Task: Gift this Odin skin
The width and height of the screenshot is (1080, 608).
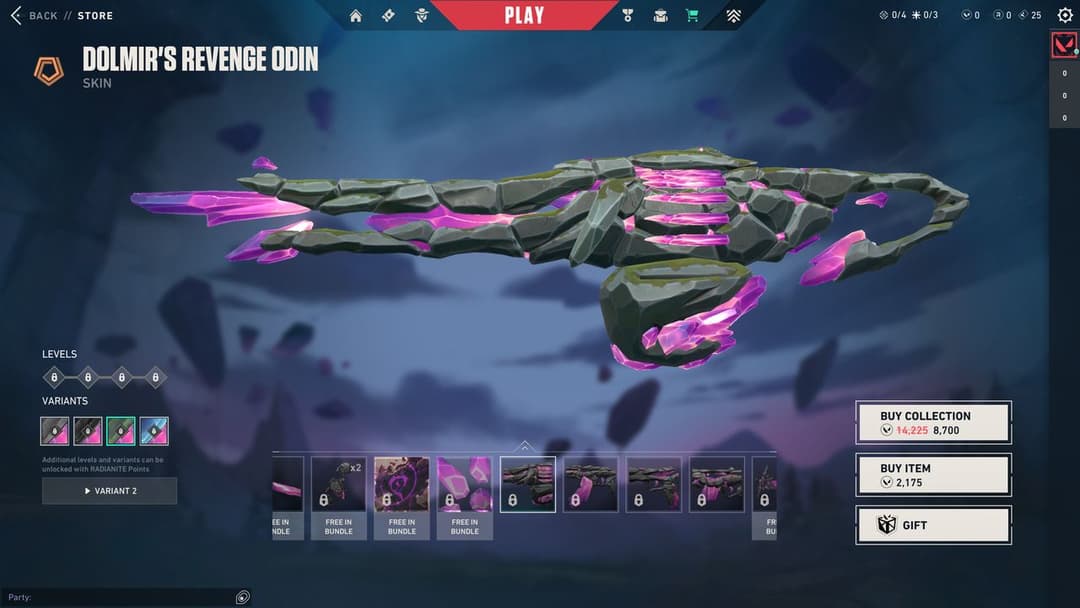Action: pyautogui.click(x=933, y=525)
